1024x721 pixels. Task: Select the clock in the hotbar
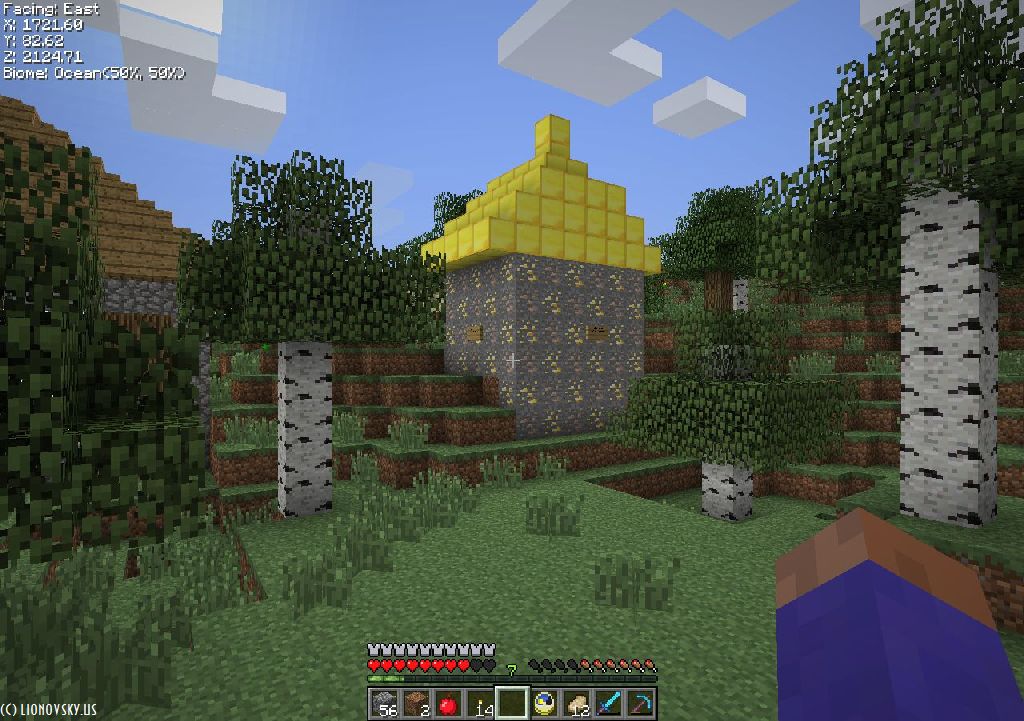click(x=544, y=703)
